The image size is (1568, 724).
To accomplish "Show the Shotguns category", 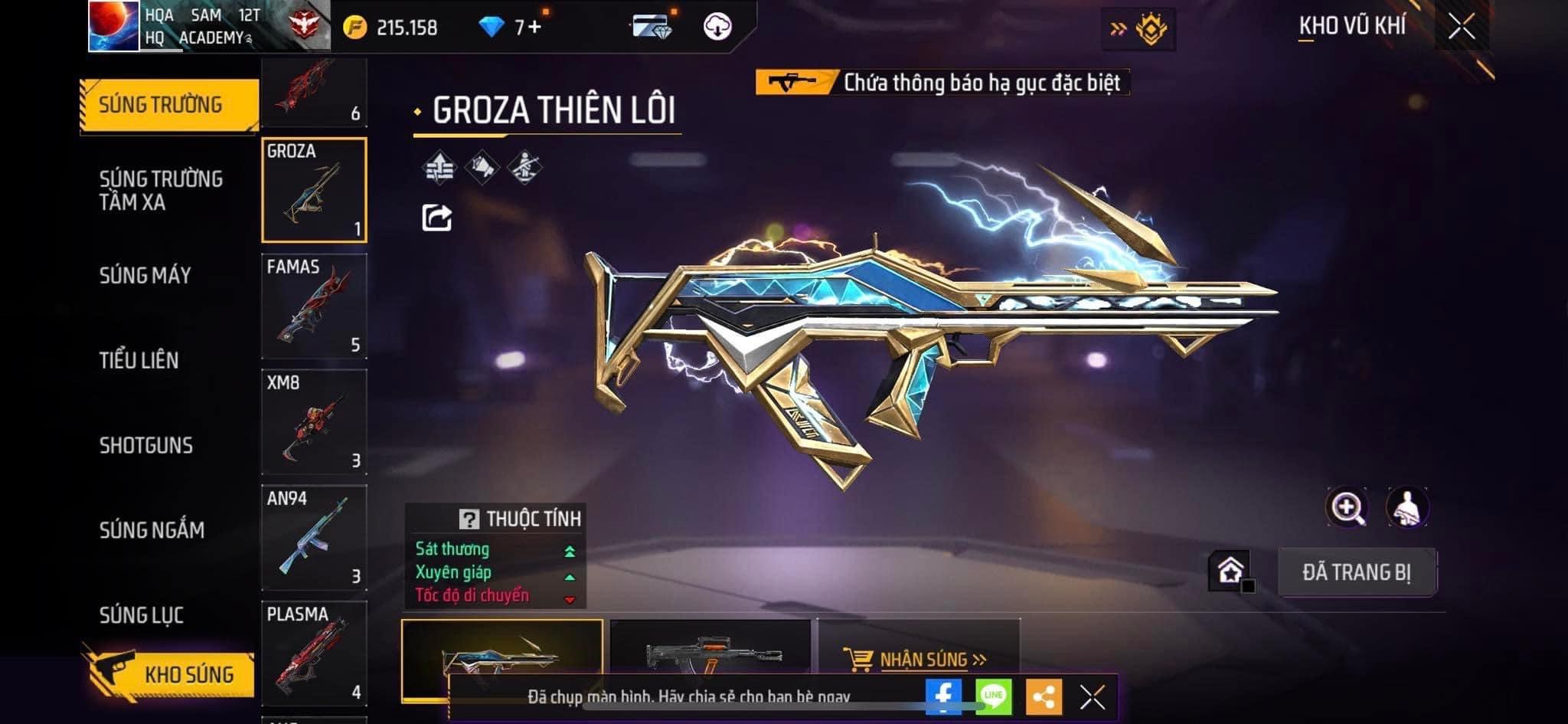I will (x=145, y=445).
